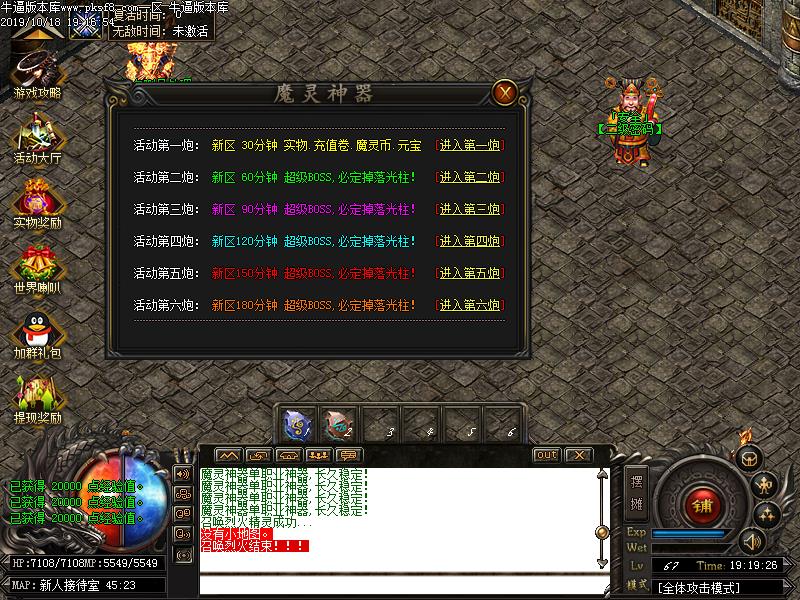Viewport: 800px width, 600px height.
Task: Use the item in the first hotbar slot
Action: [297, 424]
